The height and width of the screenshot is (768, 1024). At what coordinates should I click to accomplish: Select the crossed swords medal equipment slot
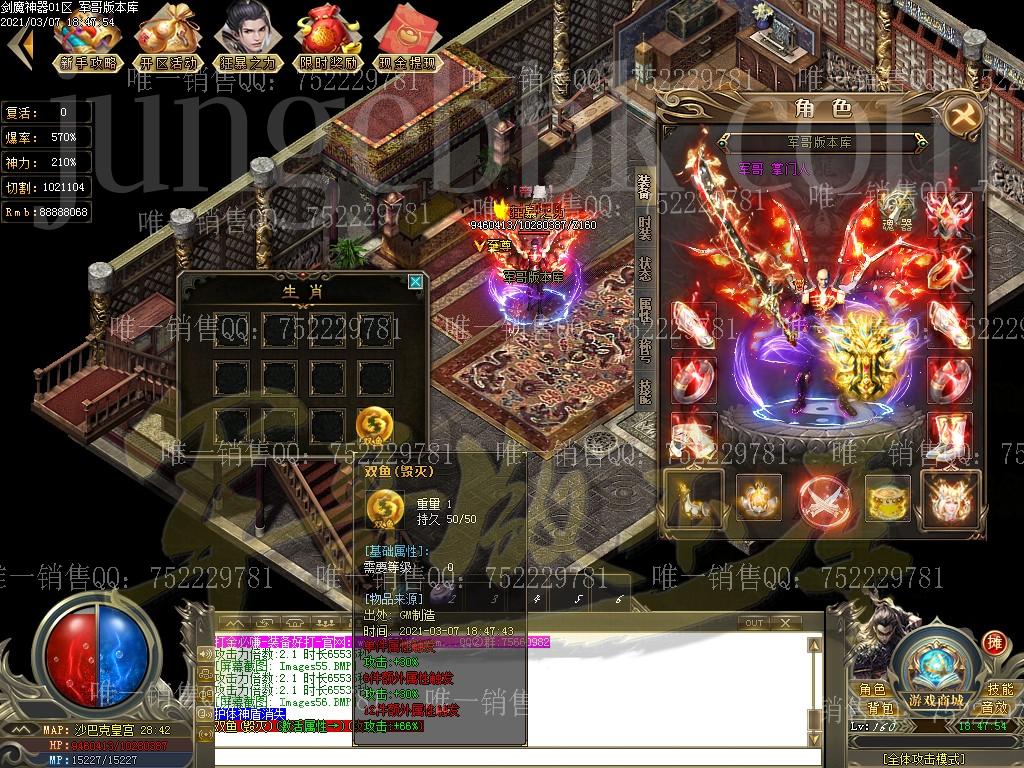tap(820, 497)
